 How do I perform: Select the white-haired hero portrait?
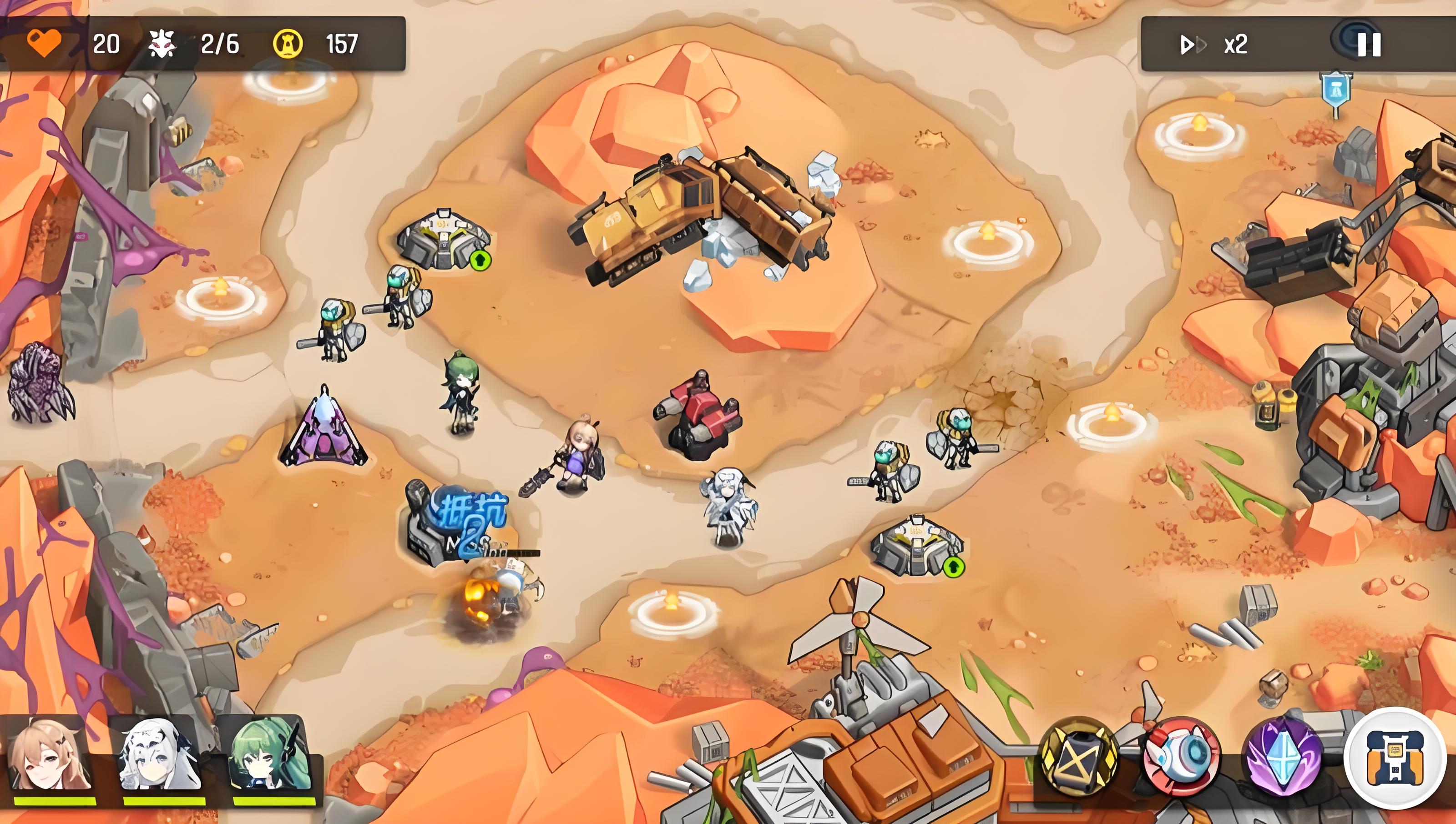pyautogui.click(x=161, y=755)
